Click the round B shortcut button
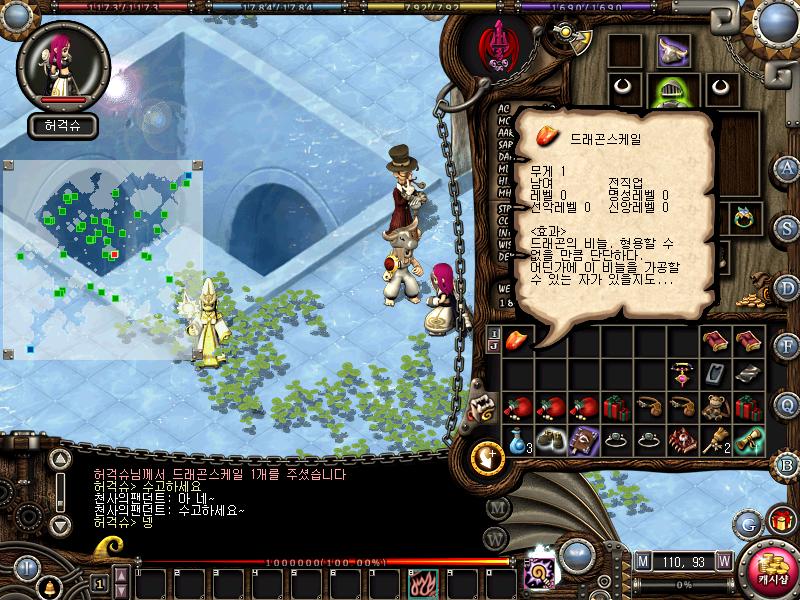The height and width of the screenshot is (600, 800). (x=787, y=464)
